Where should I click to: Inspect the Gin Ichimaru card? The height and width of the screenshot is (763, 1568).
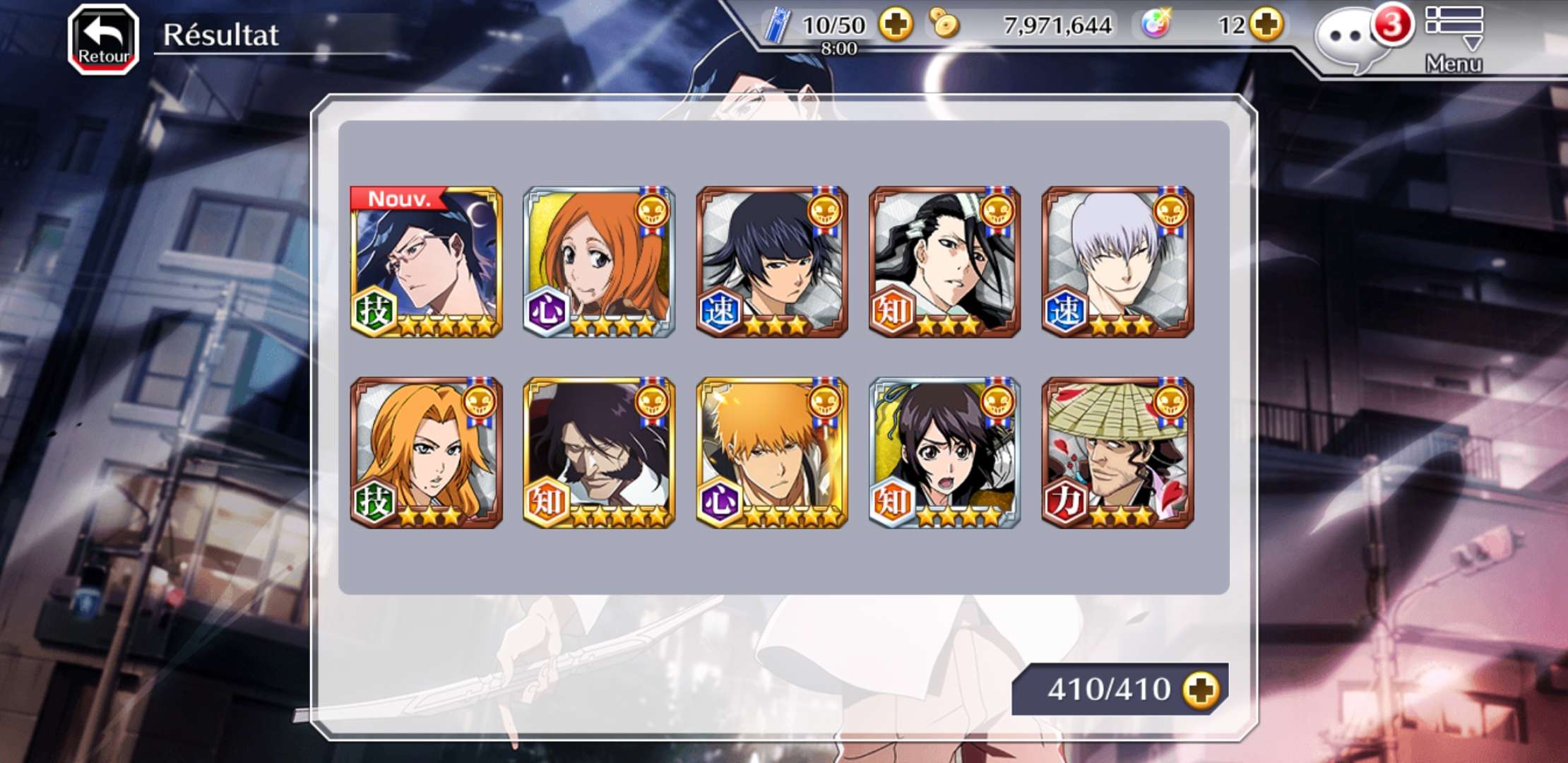pyautogui.click(x=1118, y=262)
